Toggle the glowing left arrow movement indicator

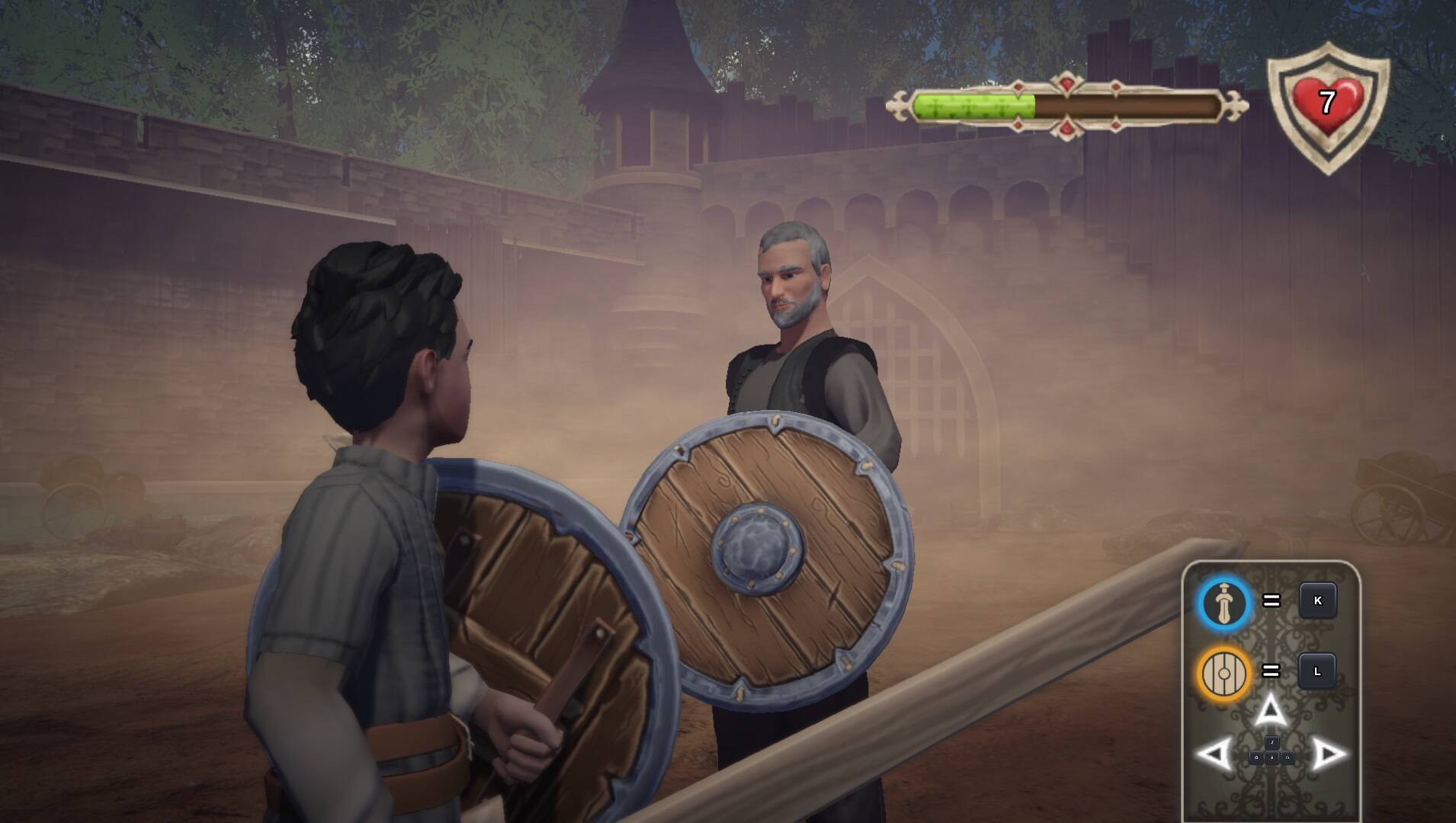point(1215,753)
